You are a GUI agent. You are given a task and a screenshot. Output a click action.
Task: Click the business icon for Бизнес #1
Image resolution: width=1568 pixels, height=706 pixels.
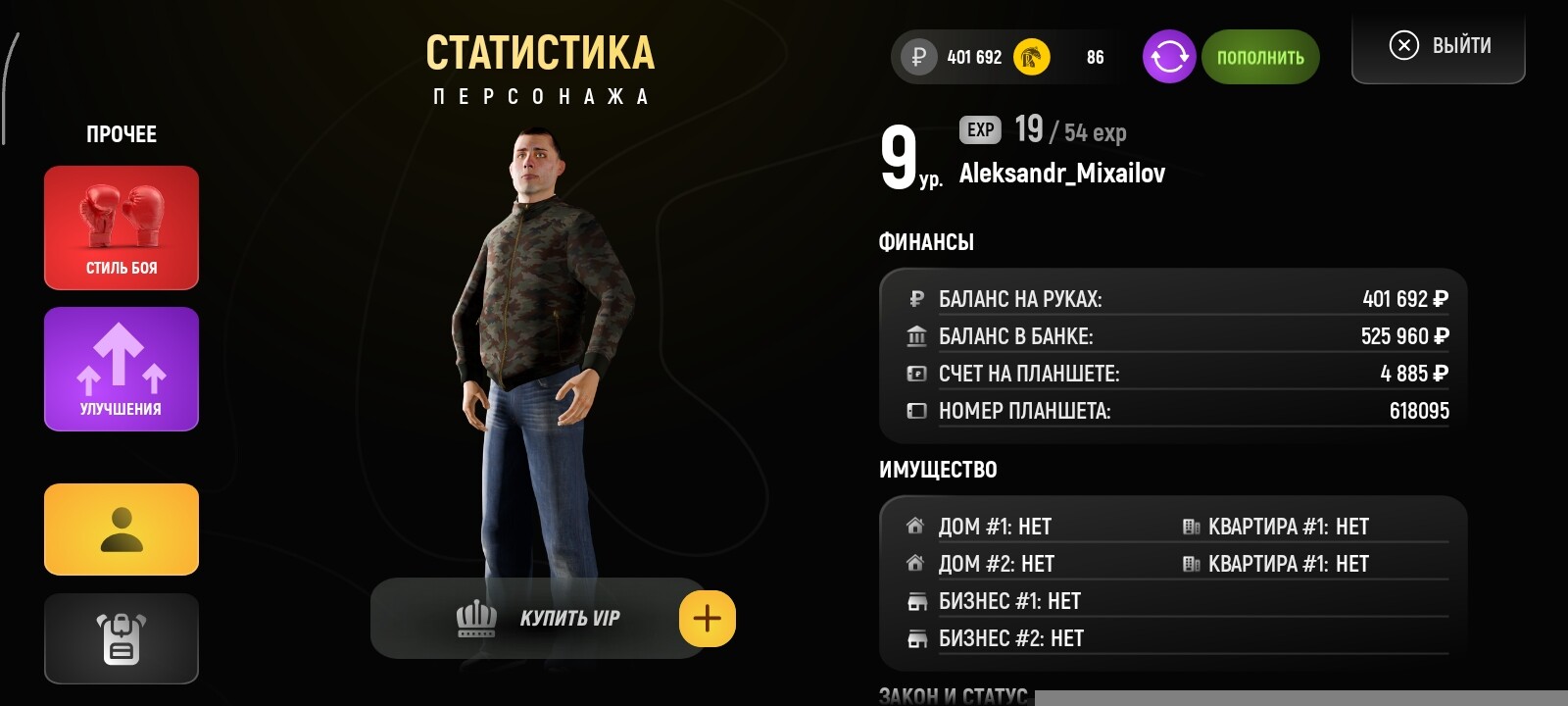click(914, 601)
